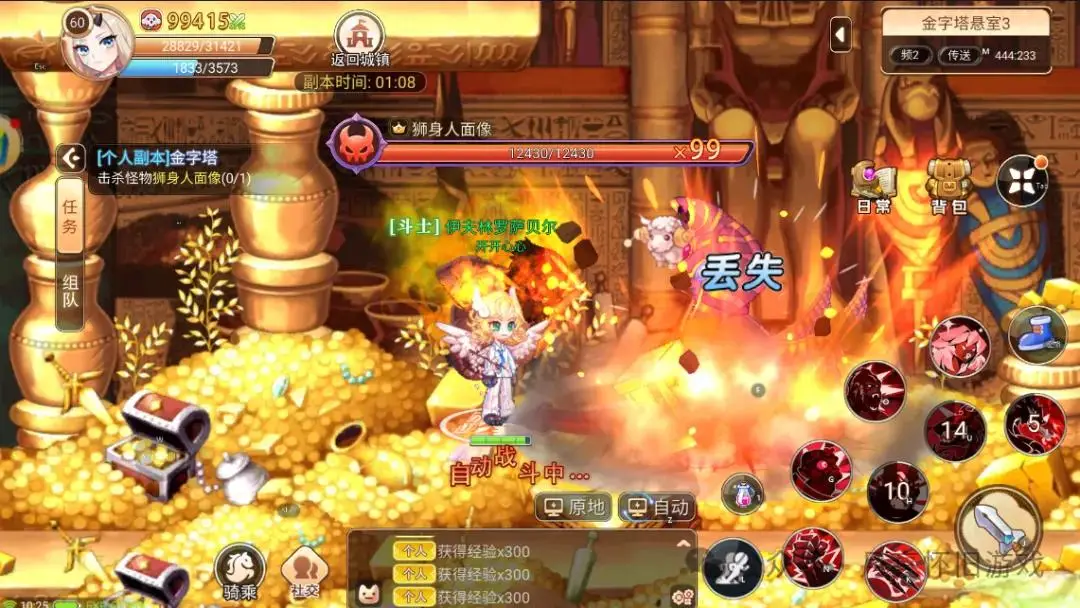Open the 任务 quest tab
1080x608 pixels.
[x=70, y=216]
